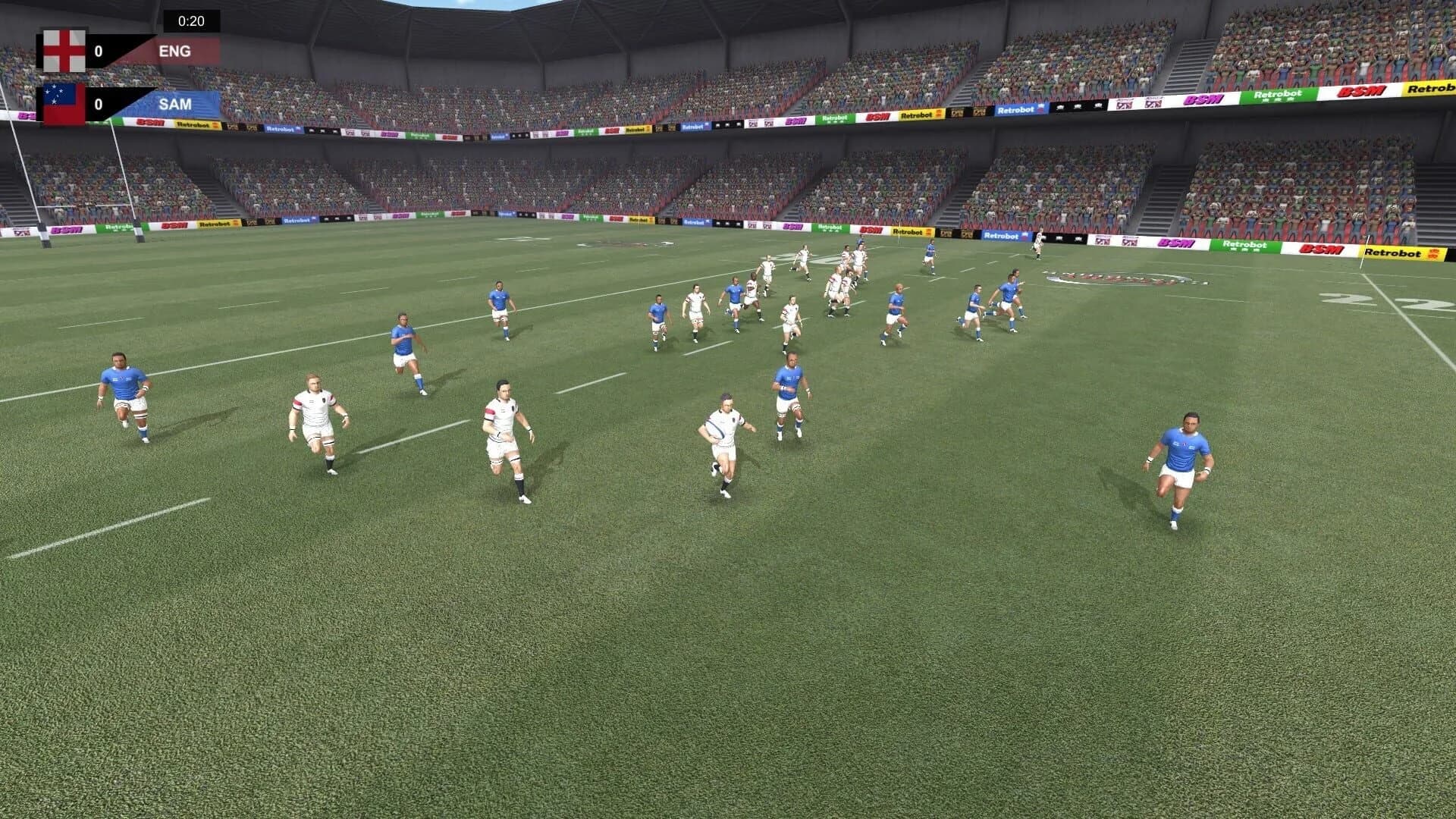1456x819 pixels.
Task: Click England's zero on the scoreboard
Action: pos(99,50)
